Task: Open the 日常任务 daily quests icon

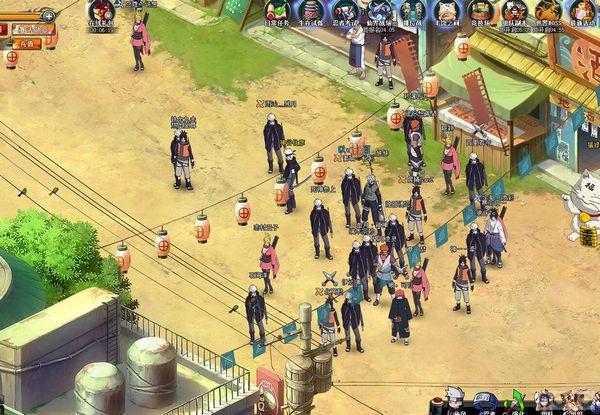Action: [x=279, y=12]
